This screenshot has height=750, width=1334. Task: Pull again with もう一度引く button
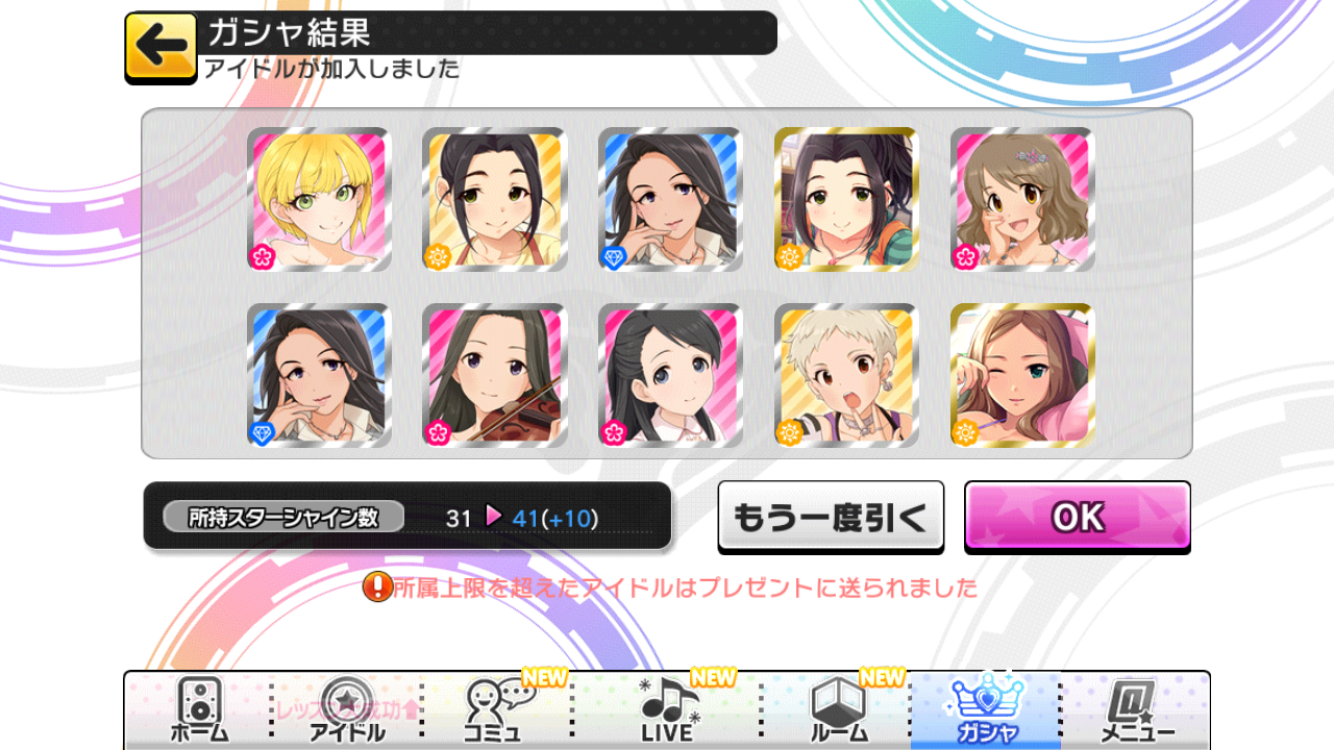point(830,516)
